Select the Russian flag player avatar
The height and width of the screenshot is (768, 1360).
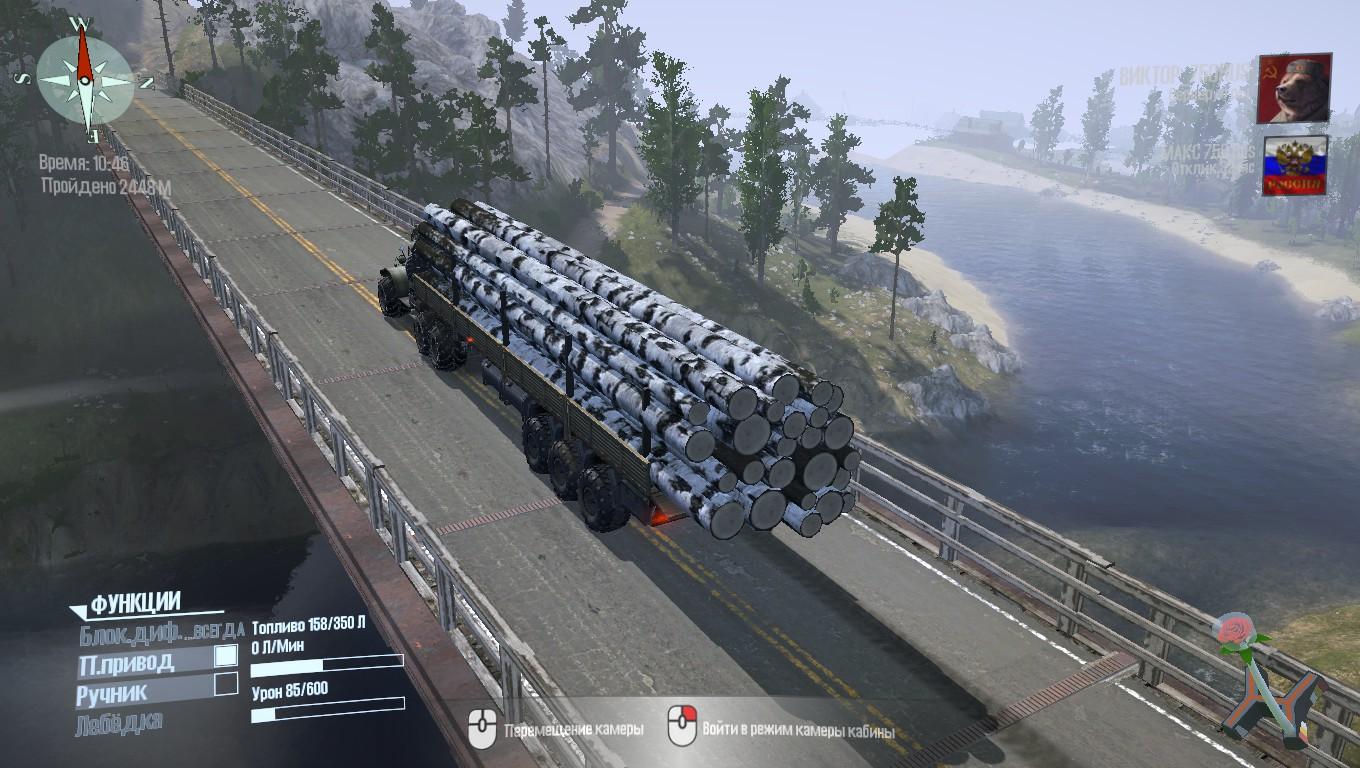click(1294, 166)
